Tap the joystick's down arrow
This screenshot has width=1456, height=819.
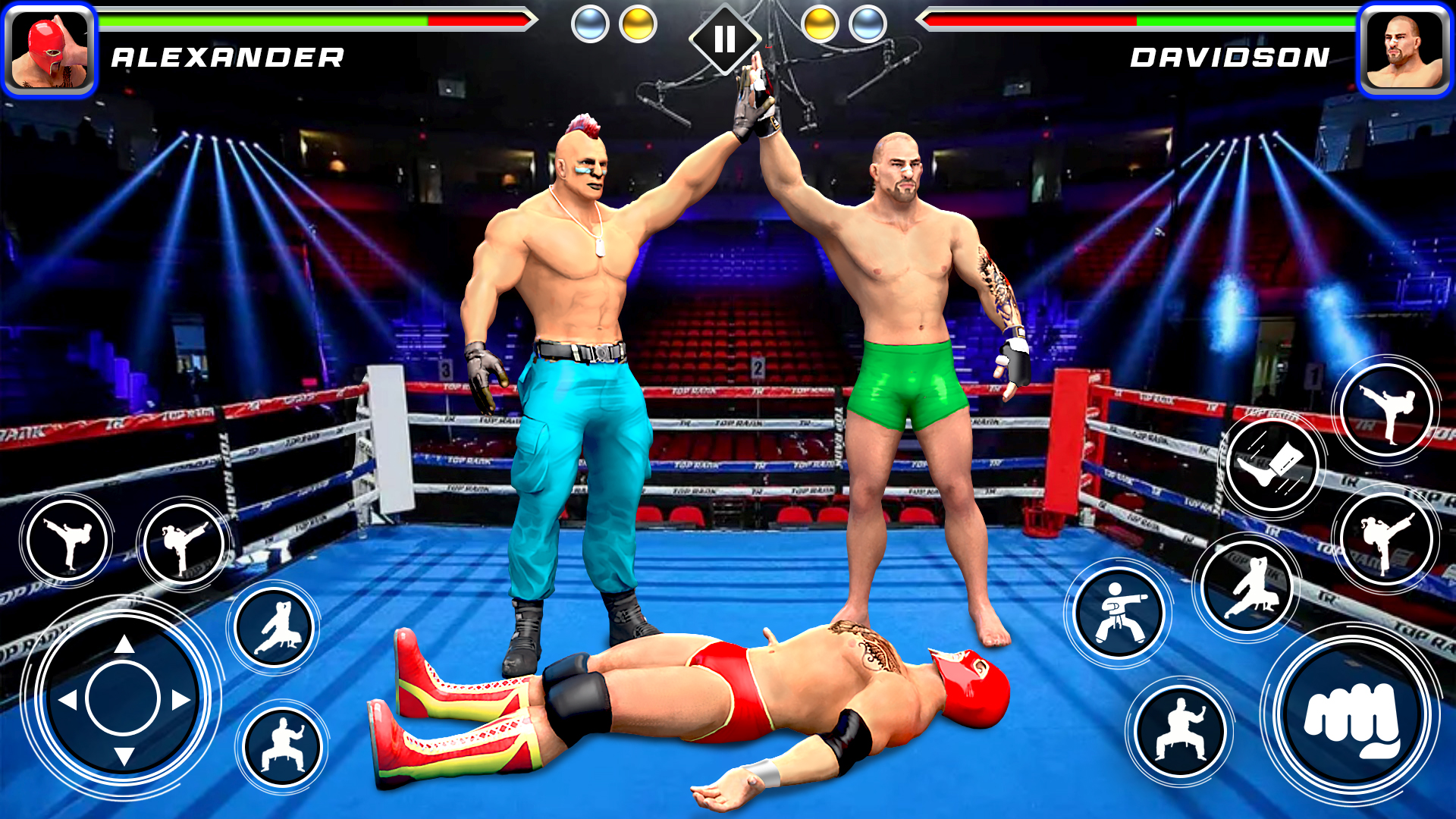point(124,755)
